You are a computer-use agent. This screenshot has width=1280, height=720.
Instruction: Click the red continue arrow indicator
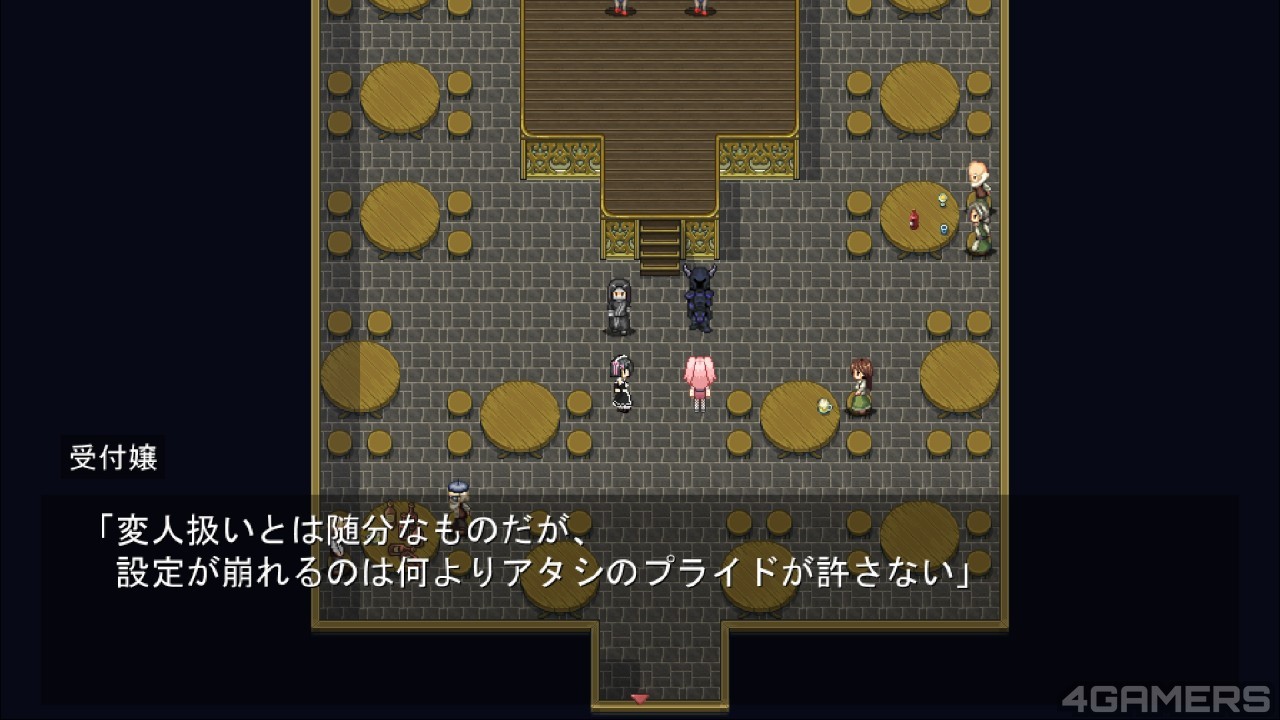tap(640, 698)
